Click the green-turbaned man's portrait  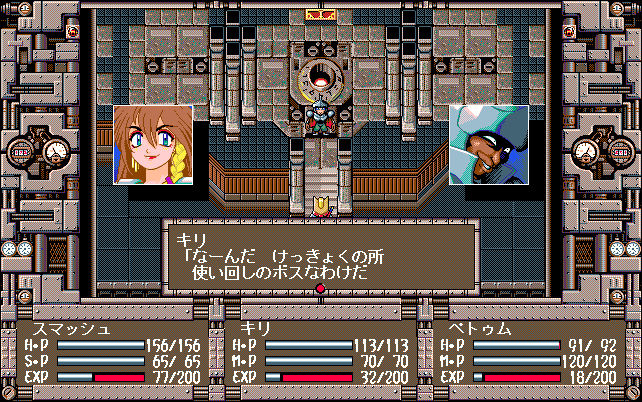(488, 145)
